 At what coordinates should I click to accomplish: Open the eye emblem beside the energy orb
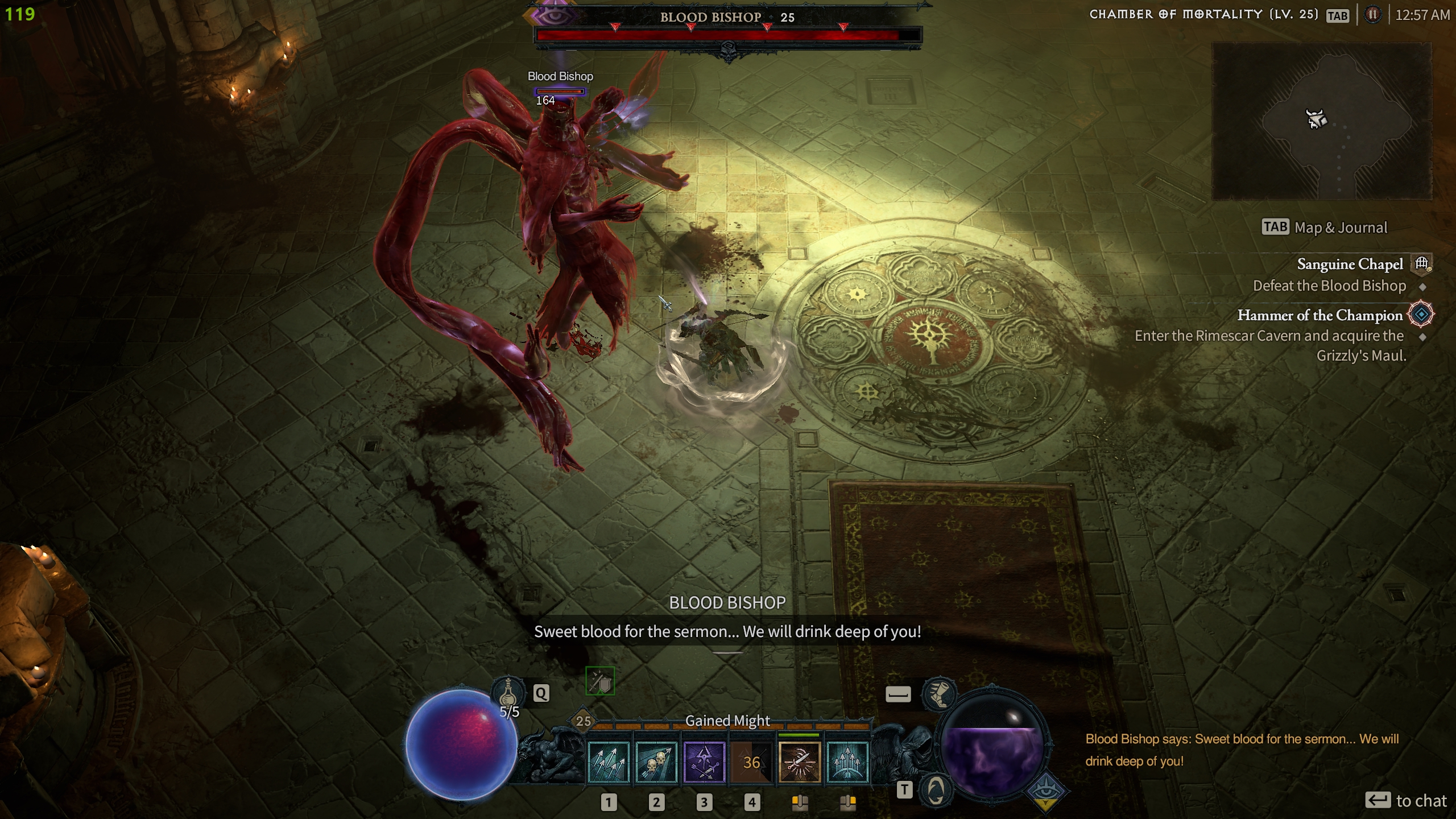[x=1046, y=791]
